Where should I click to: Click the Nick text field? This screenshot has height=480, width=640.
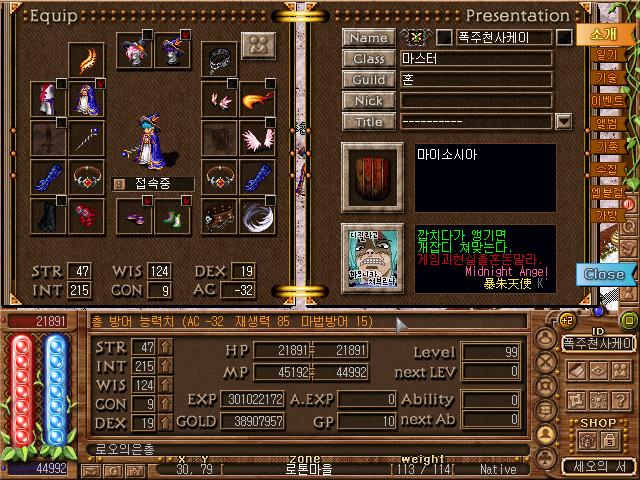click(476, 101)
